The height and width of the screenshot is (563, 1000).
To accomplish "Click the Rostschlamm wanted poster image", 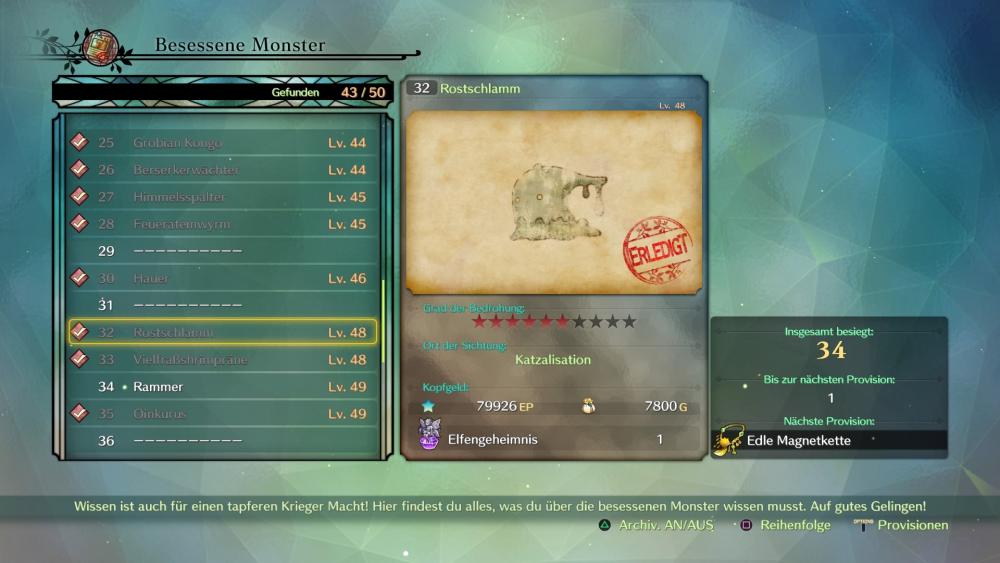I will (554, 204).
